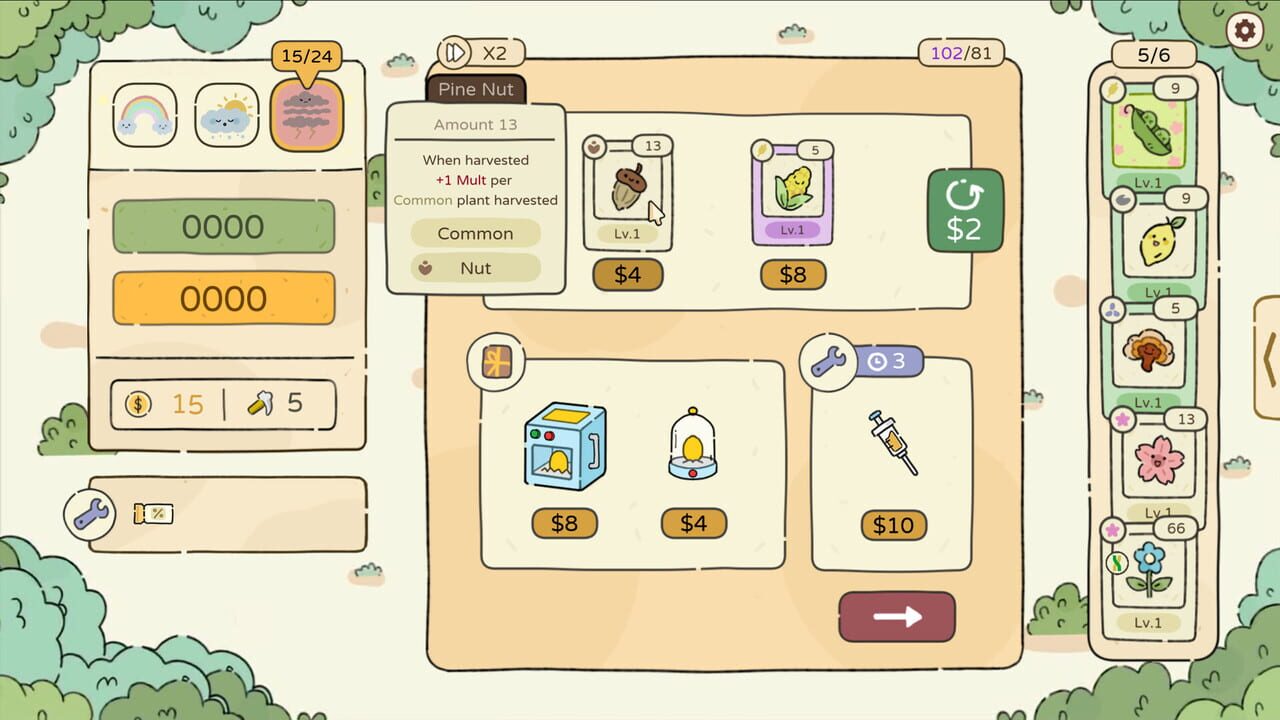1280x720 pixels.
Task: Expand the 5/6 inventory counter header
Action: (x=1152, y=52)
